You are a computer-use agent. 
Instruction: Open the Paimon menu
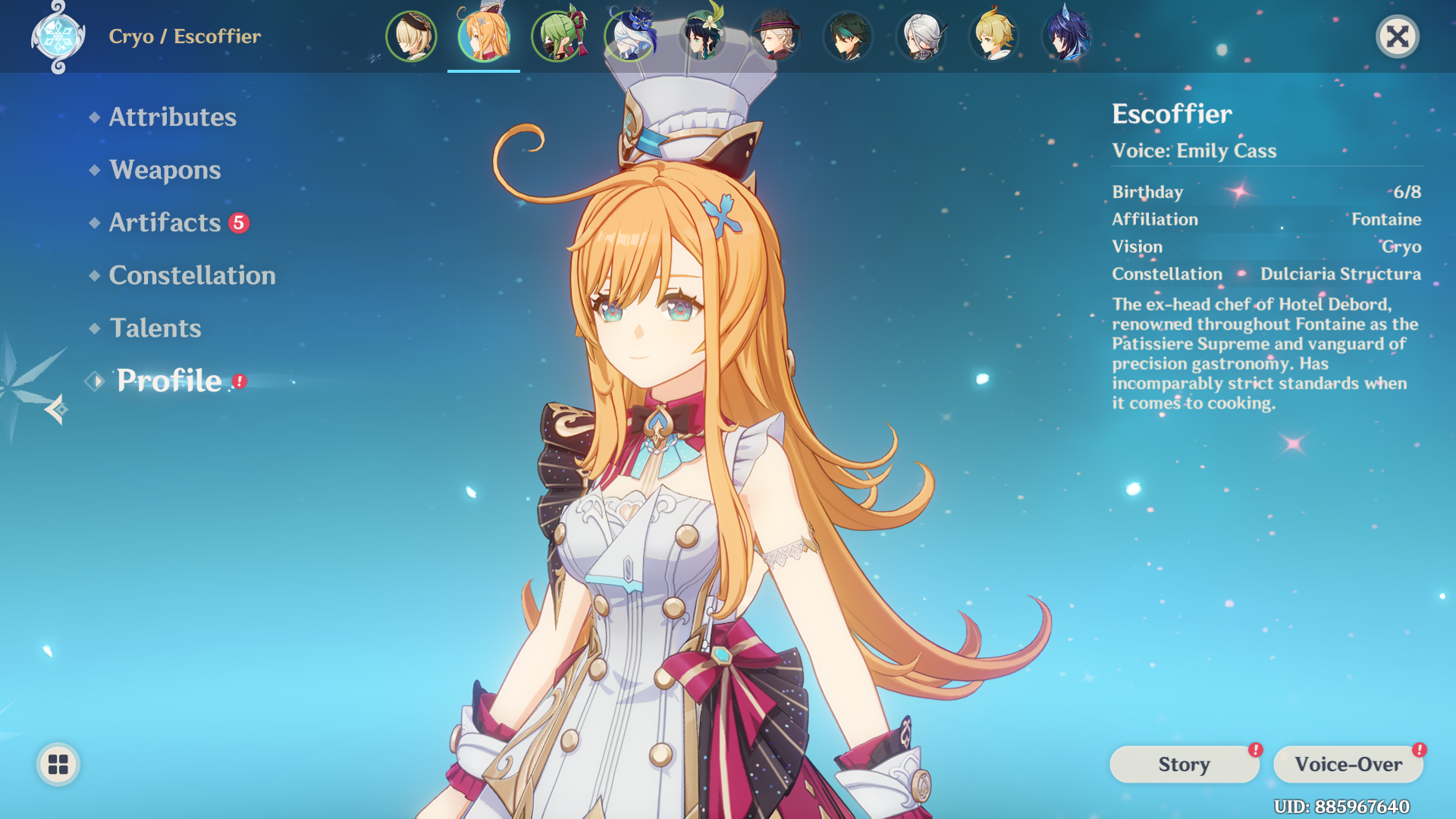57,765
